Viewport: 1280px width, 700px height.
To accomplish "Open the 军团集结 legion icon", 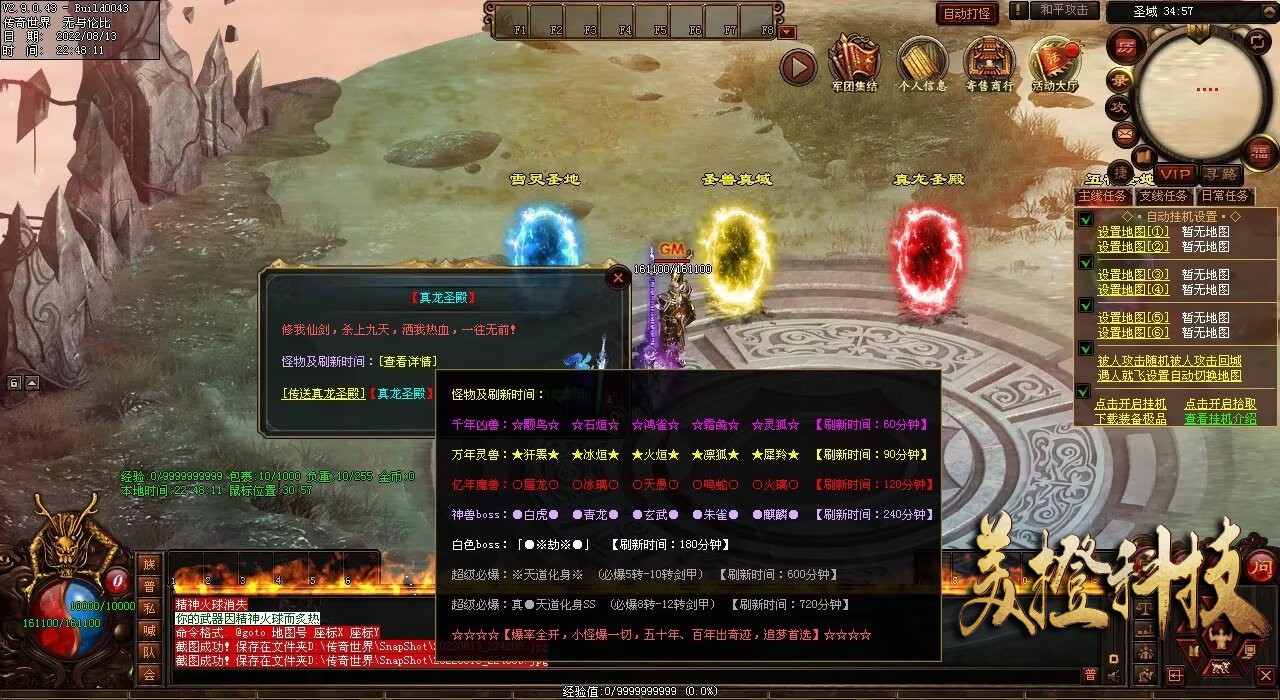I will [854, 60].
